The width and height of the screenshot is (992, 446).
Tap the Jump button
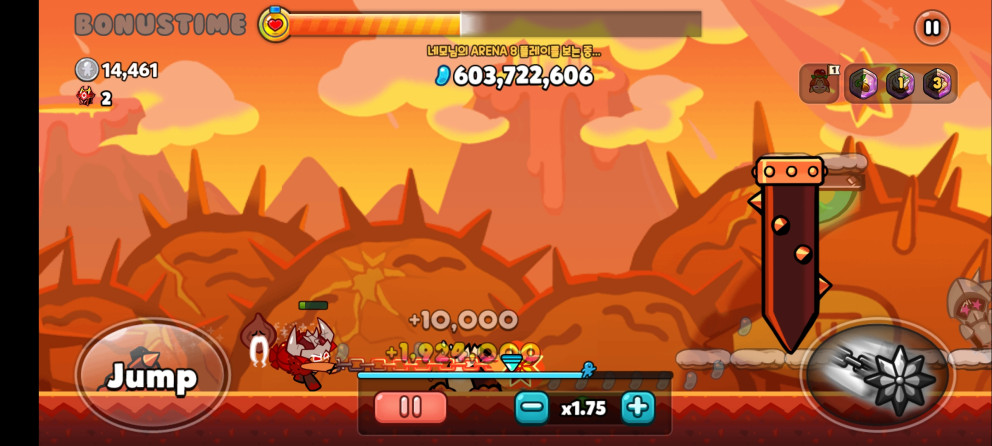click(x=152, y=376)
